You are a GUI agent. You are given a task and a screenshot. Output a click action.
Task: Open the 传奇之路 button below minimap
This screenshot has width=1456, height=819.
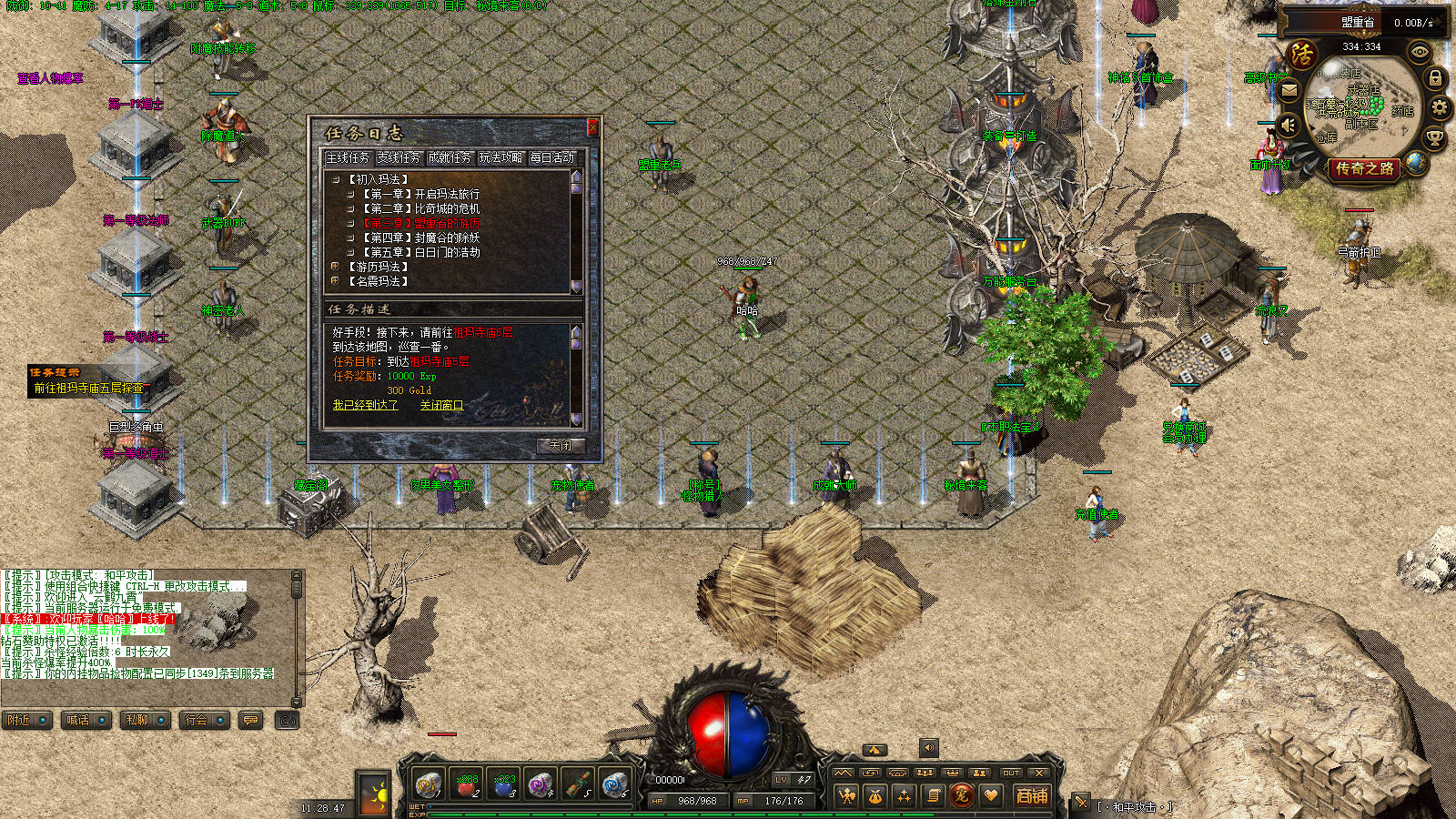1364,168
